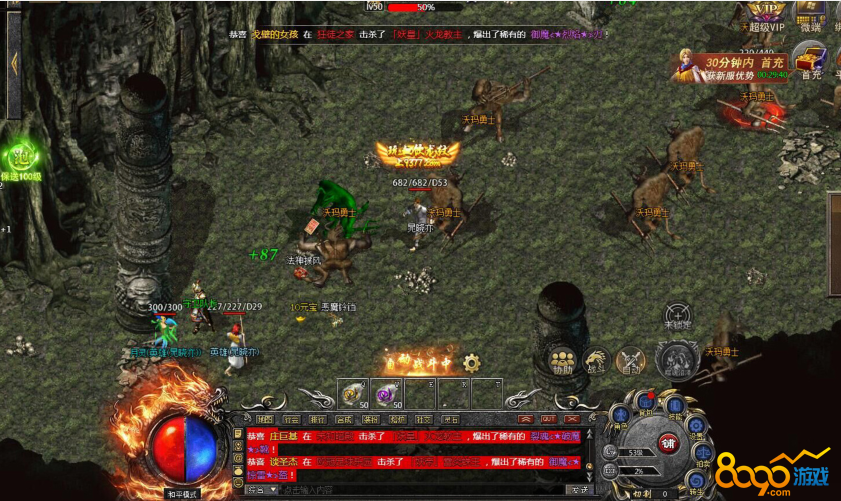This screenshot has height=501, width=841.
Task: Expand the left side panel arrow
Action: 13,62
